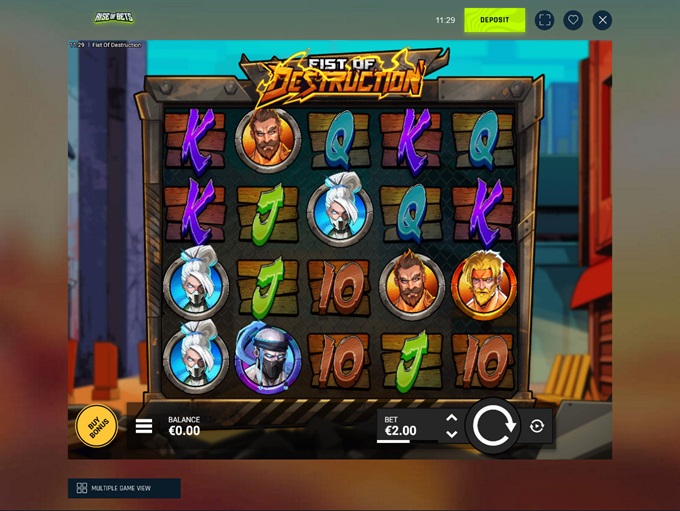This screenshot has width=680, height=511.
Task: Open the autoplay settings icon
Action: (537, 426)
